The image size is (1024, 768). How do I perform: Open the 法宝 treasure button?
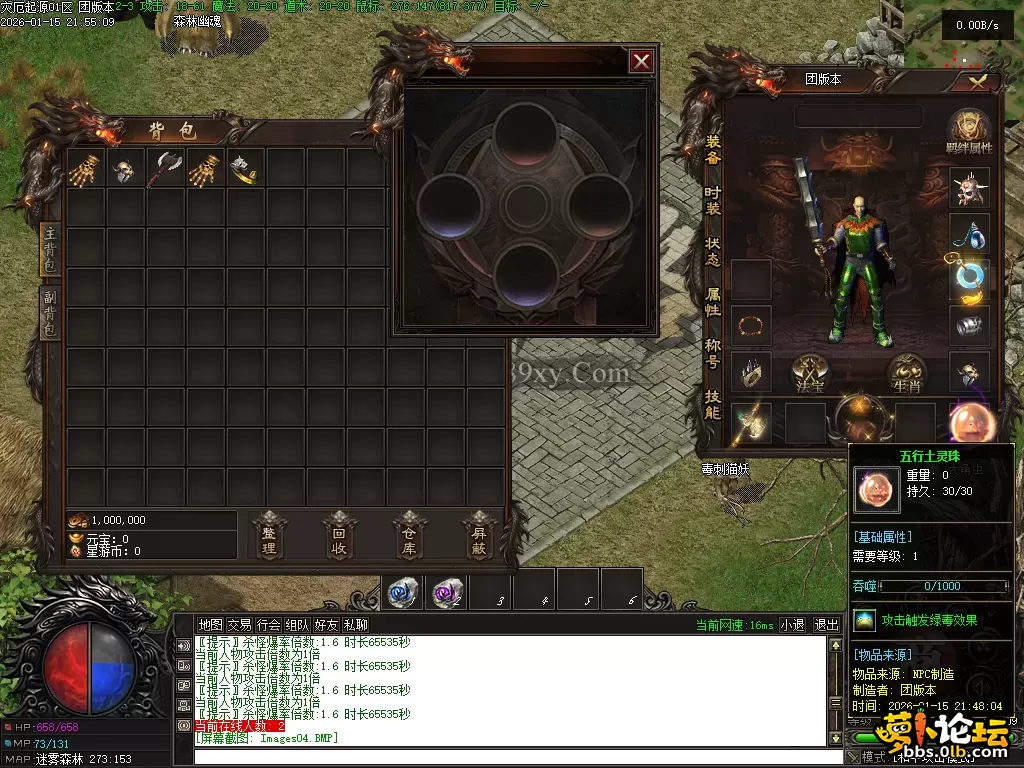[x=811, y=373]
